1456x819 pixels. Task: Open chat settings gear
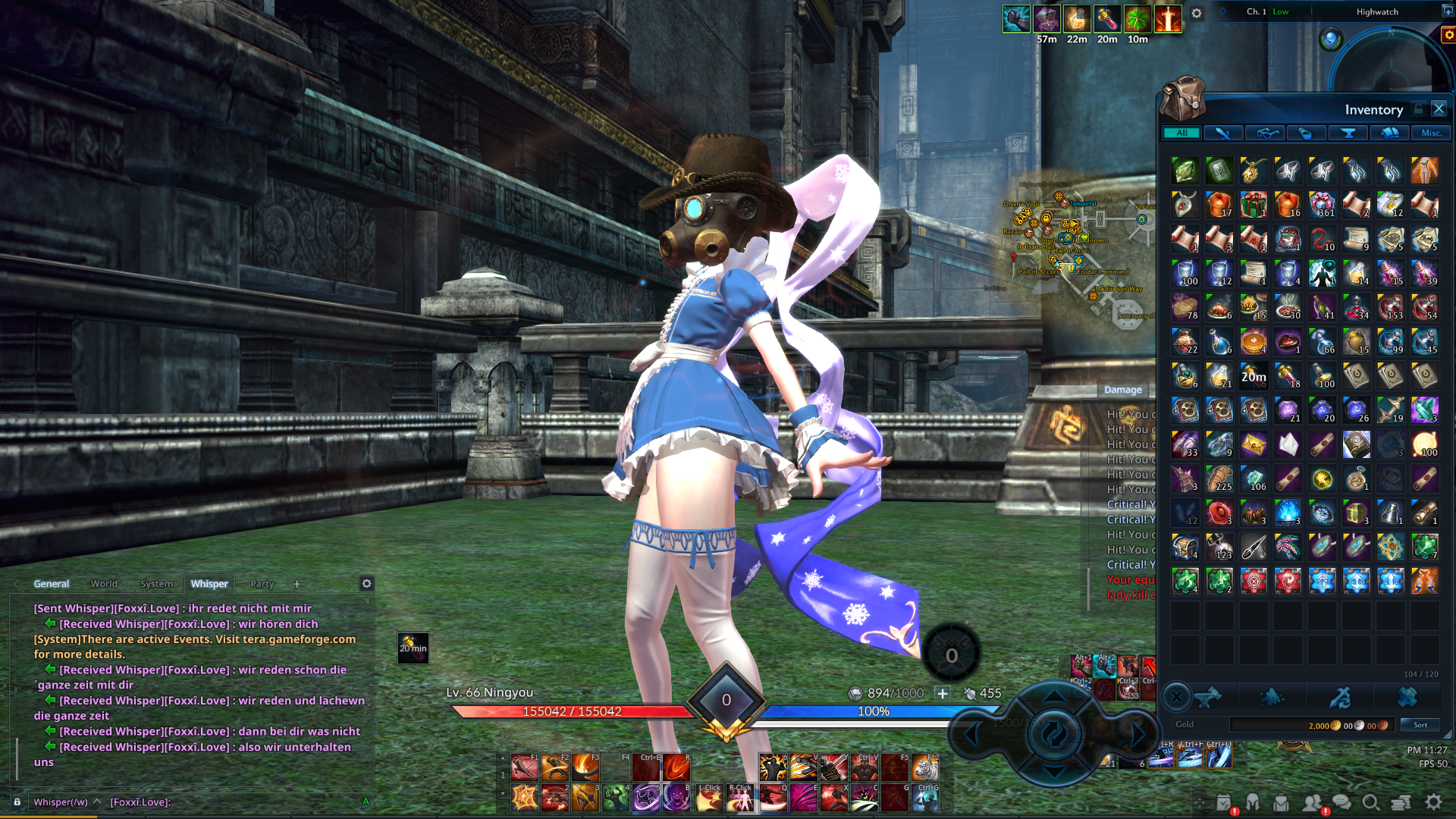click(366, 583)
